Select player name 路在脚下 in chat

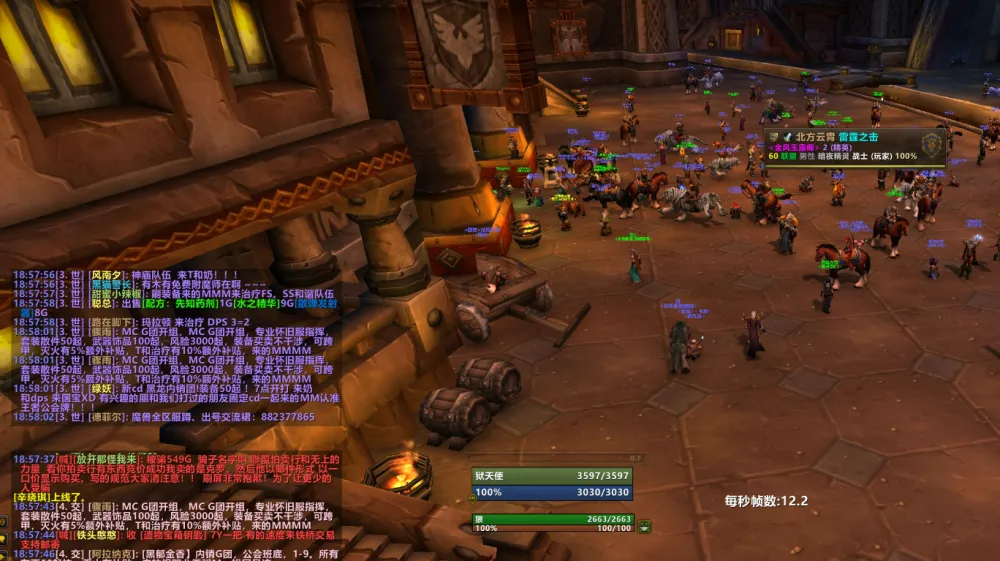pos(110,323)
